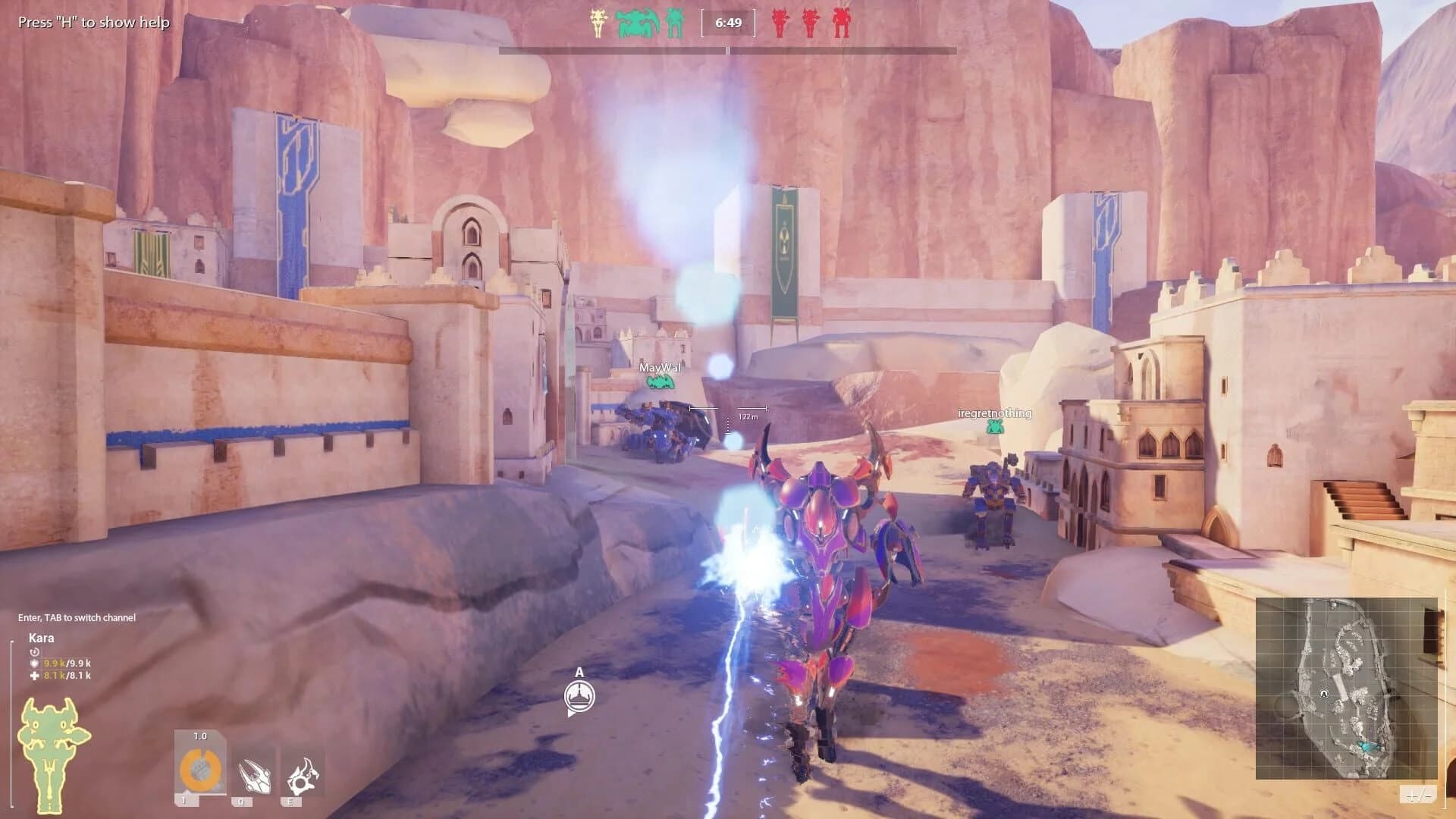The image size is (1456, 819).
Task: Click the yellow player mech icon at top
Action: [x=599, y=23]
